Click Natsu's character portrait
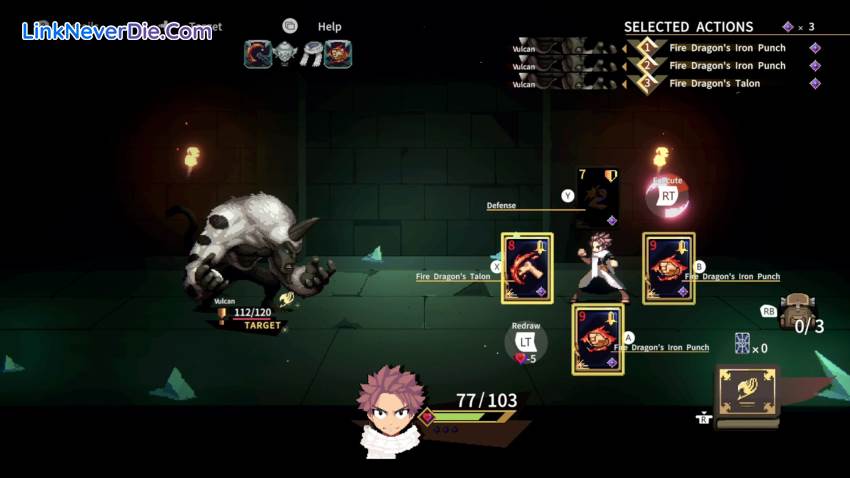 coord(390,410)
